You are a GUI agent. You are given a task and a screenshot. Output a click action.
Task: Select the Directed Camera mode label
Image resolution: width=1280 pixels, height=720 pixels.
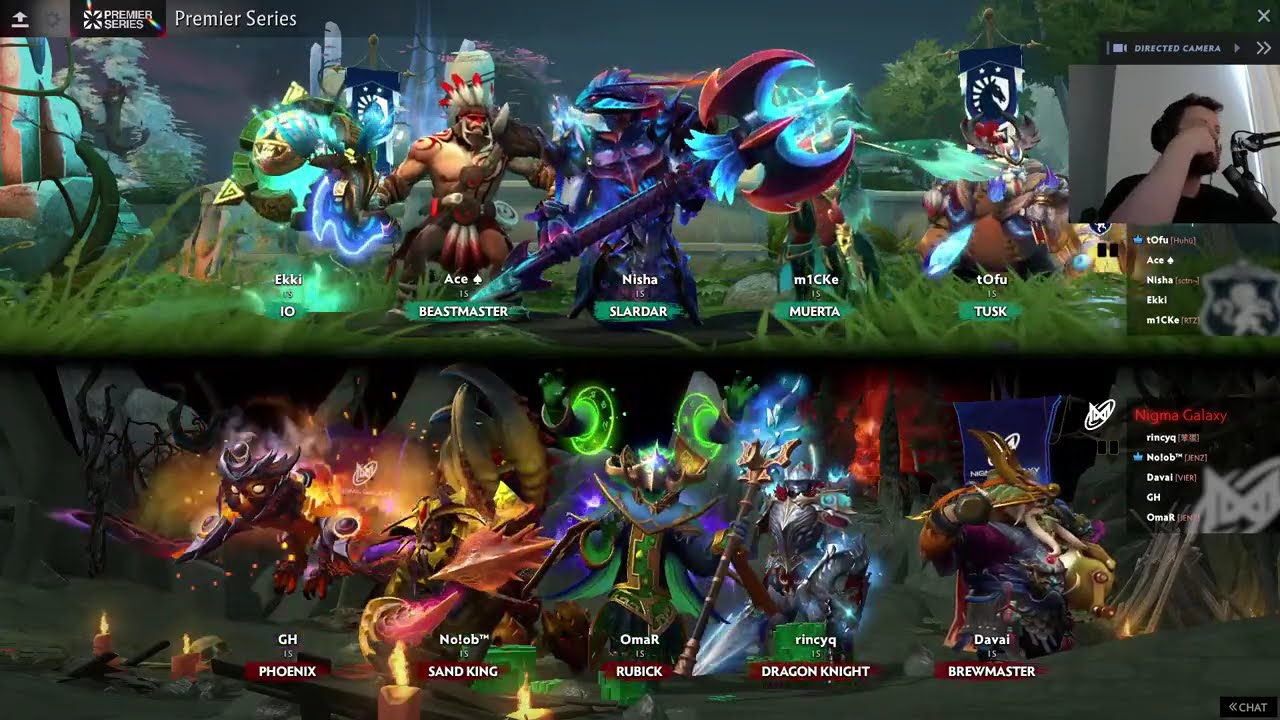1177,48
